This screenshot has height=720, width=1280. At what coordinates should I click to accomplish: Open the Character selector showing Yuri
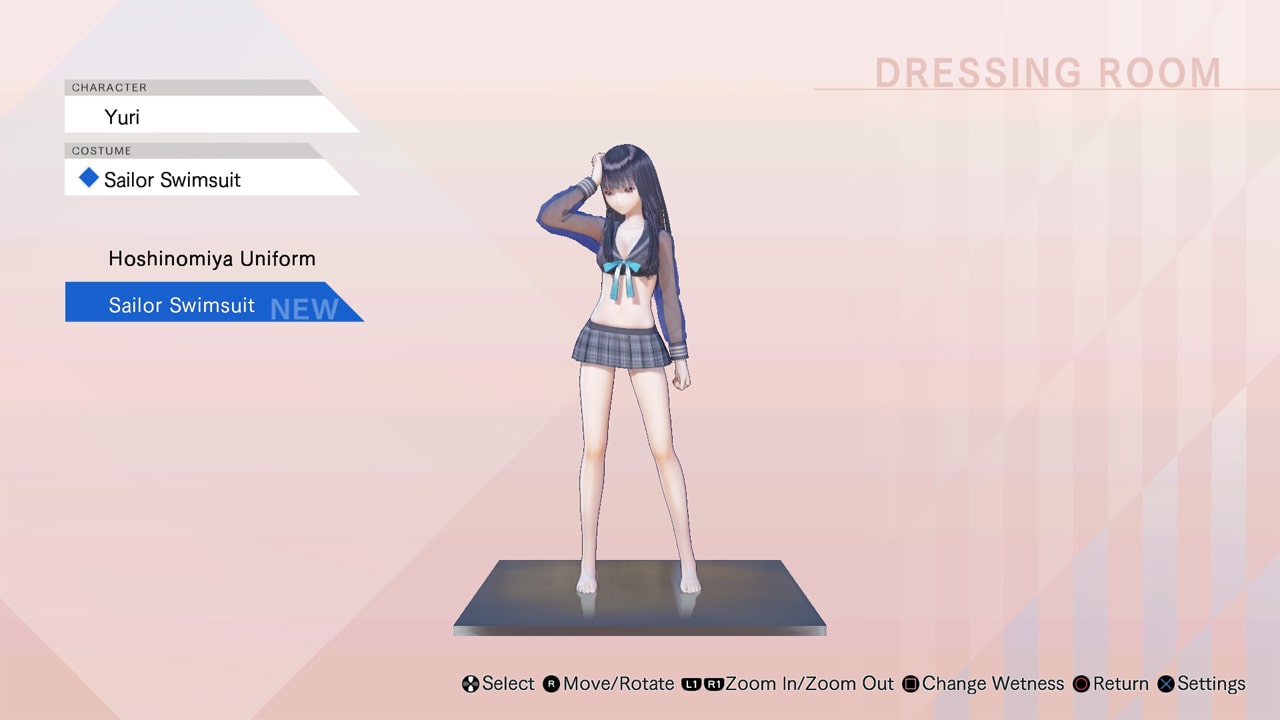pos(124,117)
